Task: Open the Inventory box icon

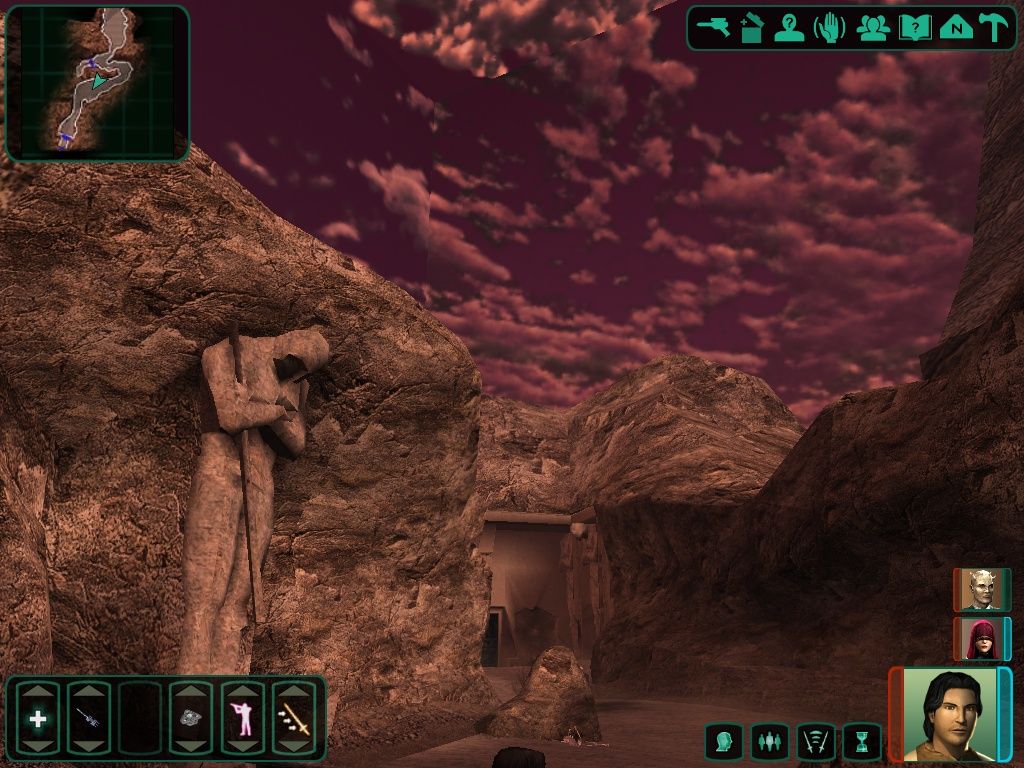Action: click(x=751, y=28)
